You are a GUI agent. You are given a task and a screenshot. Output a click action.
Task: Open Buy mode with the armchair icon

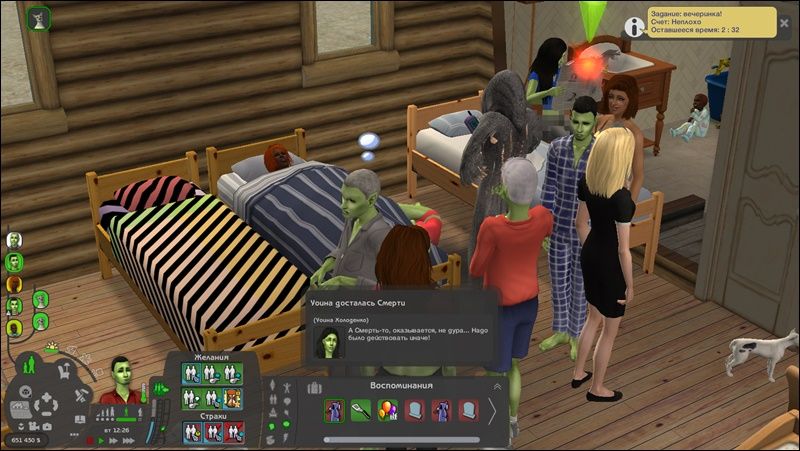[x=63, y=372]
